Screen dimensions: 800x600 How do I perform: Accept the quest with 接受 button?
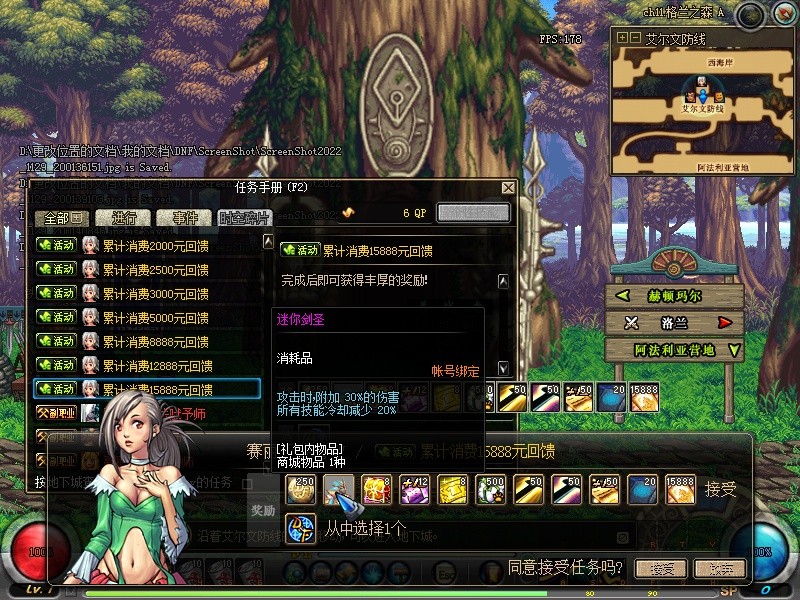661,568
